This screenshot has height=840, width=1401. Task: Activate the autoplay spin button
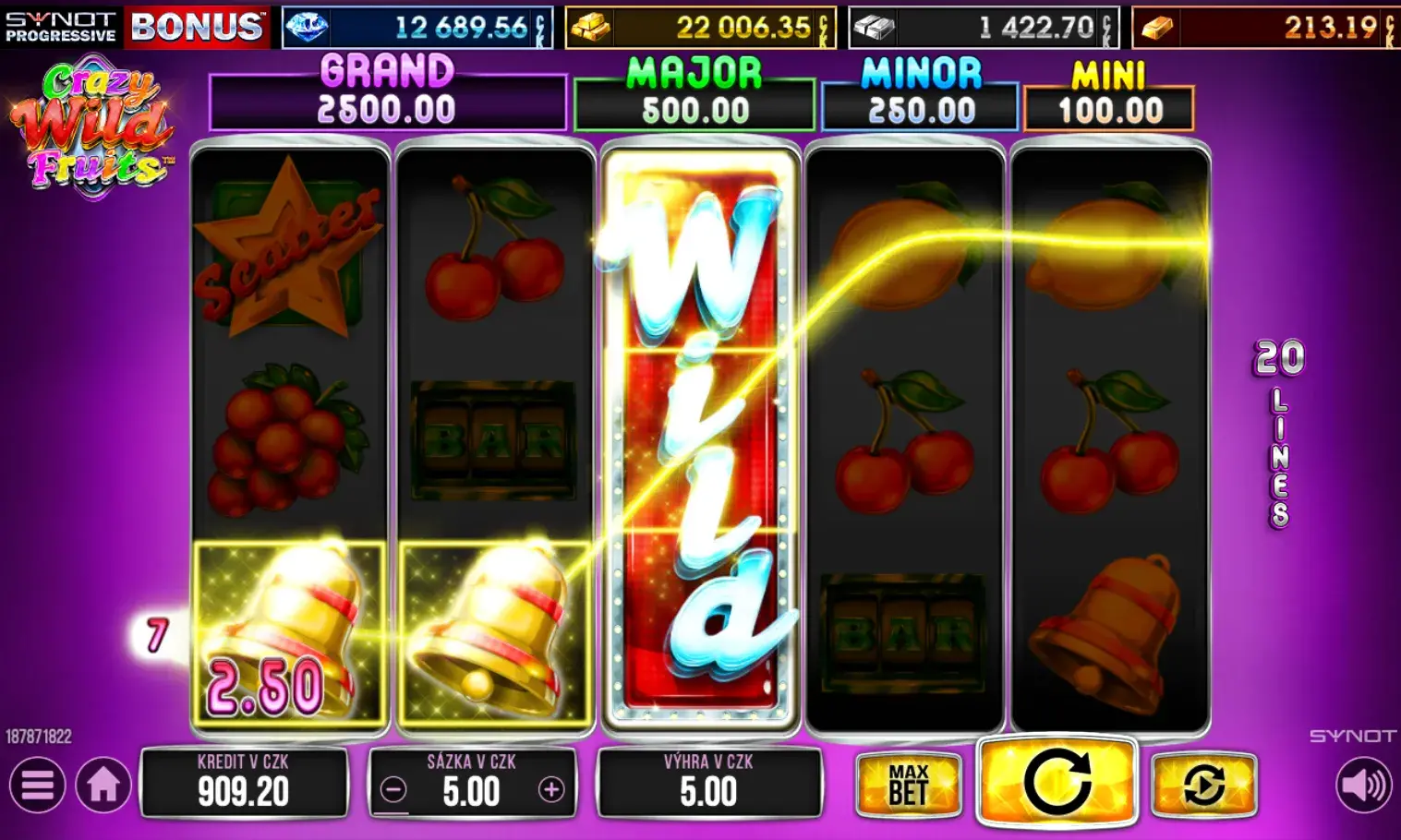[x=1203, y=786]
